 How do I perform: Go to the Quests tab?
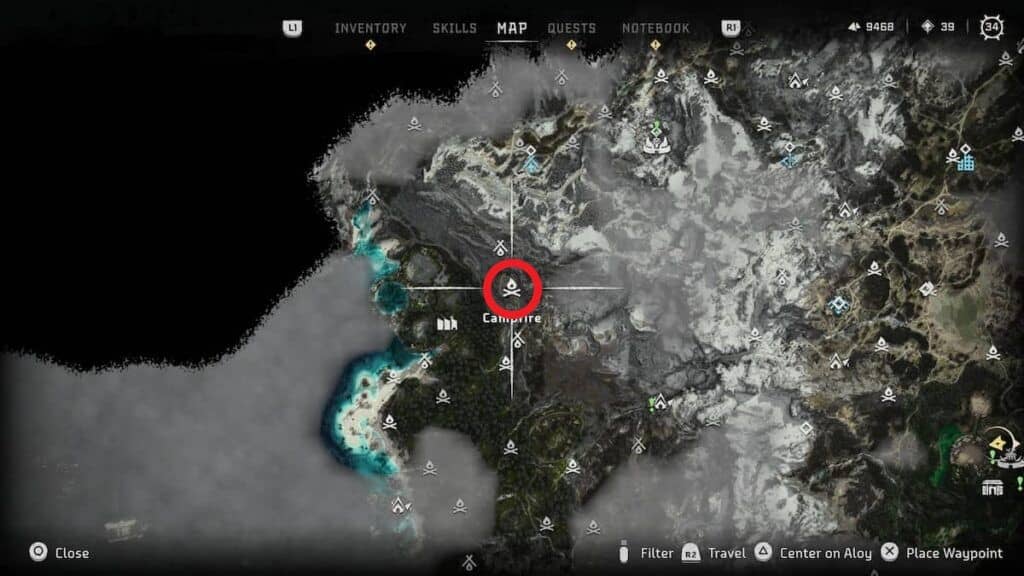572,28
